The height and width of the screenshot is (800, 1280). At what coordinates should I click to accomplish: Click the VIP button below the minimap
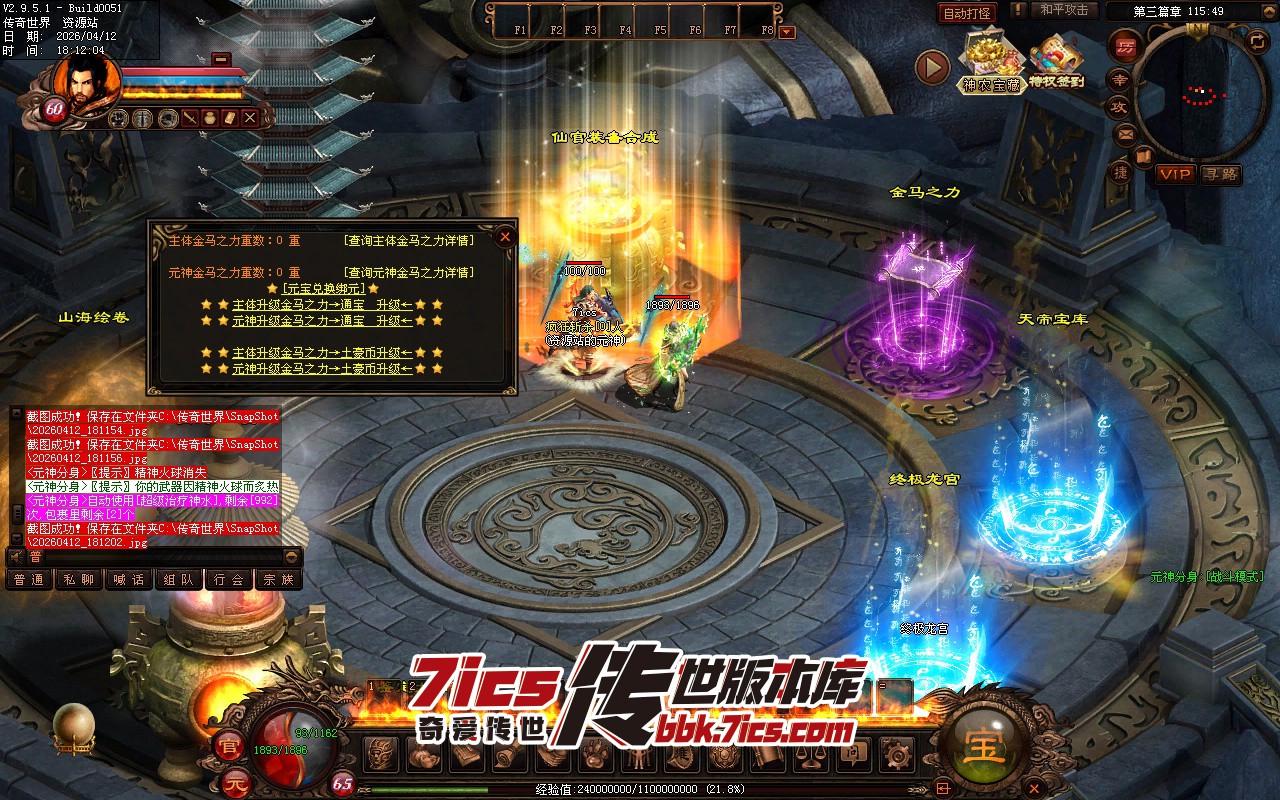coord(1175,174)
